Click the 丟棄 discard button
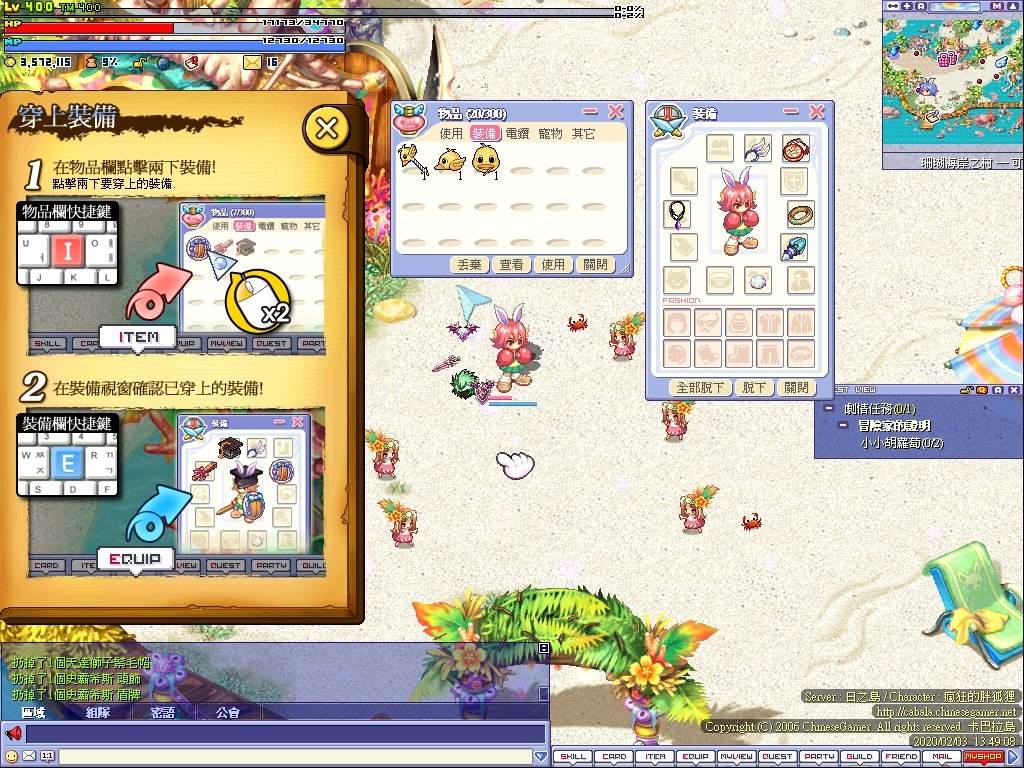The height and width of the screenshot is (768, 1024). [469, 265]
